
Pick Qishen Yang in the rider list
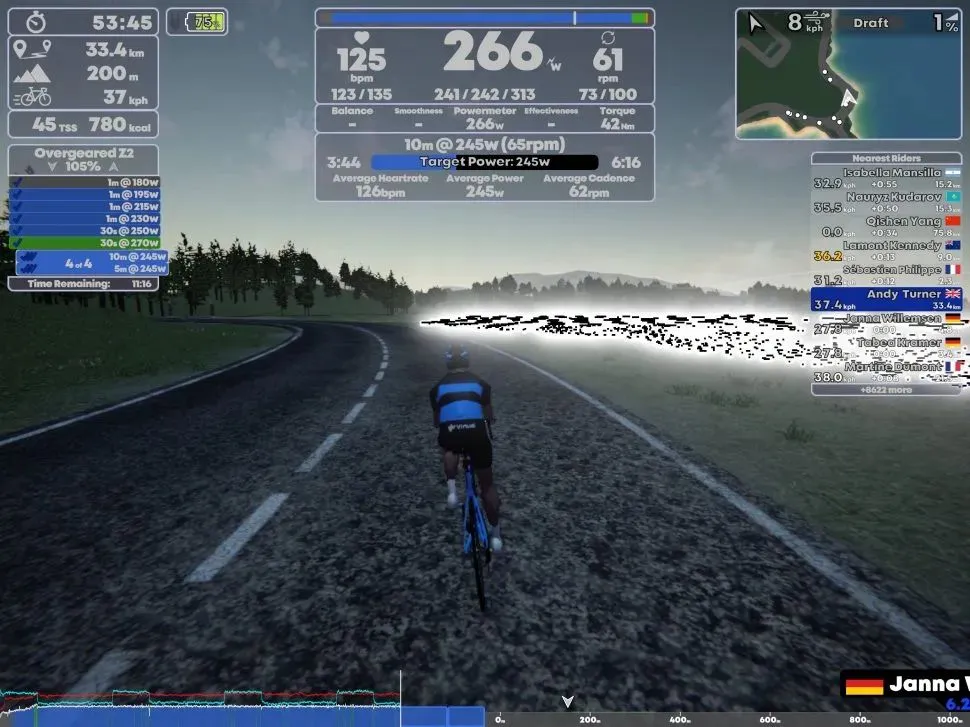[x=886, y=227]
